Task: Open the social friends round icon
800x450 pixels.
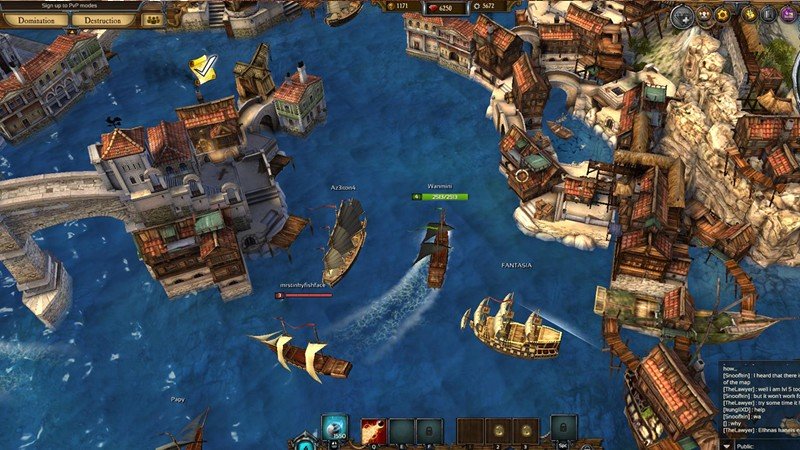Action: click(706, 15)
